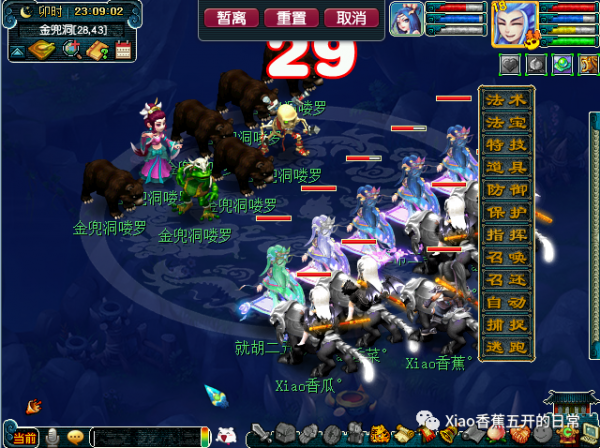Open the 指挥 command option
600x448 pixels.
(x=506, y=234)
